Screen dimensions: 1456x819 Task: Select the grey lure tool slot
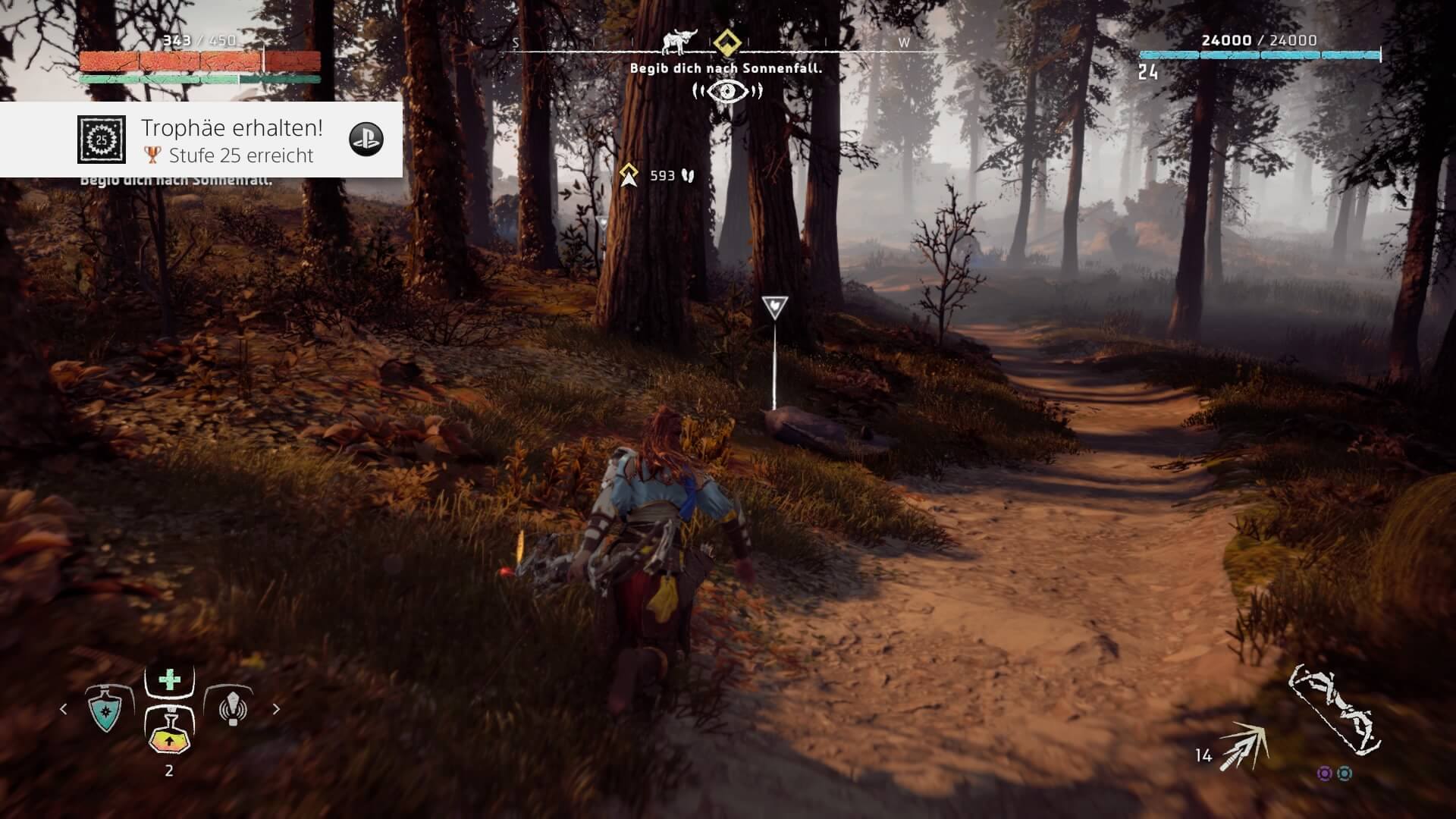coord(232,708)
